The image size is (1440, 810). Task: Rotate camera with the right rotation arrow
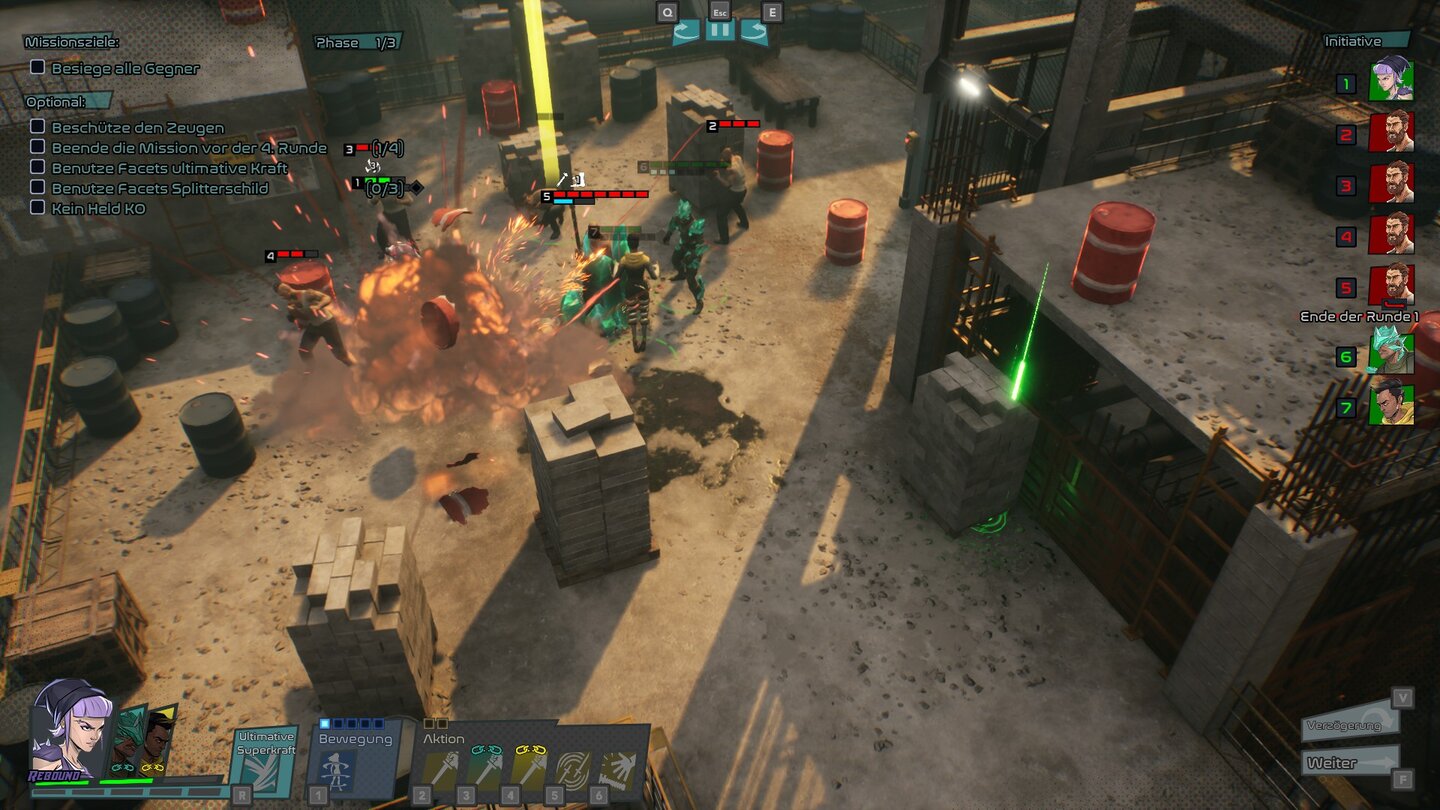pyautogui.click(x=754, y=32)
